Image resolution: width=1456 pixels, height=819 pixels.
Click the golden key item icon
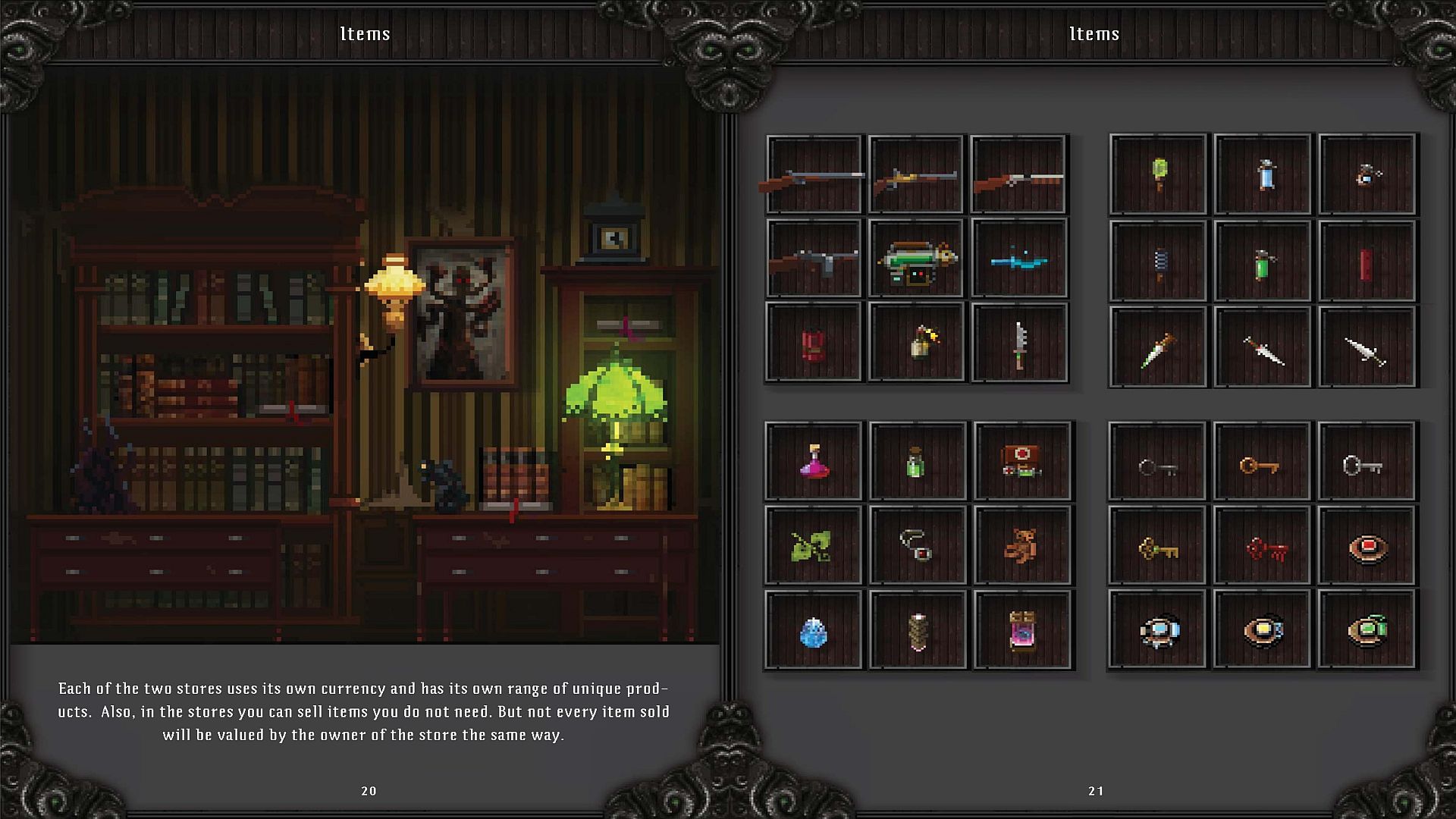[x=1156, y=549]
